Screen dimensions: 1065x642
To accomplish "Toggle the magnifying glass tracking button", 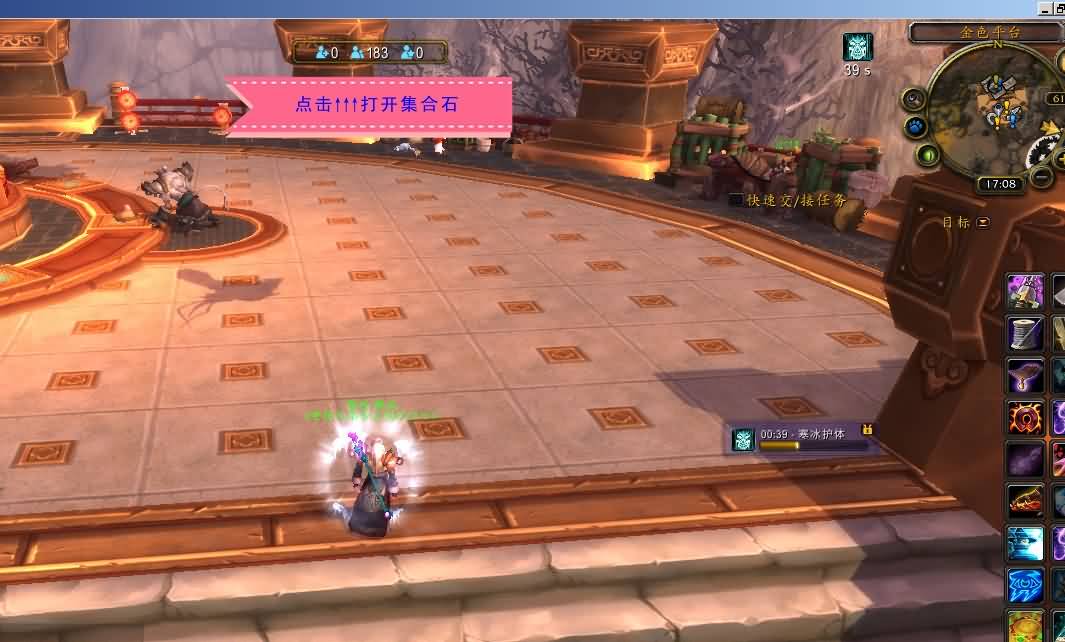I will 914,99.
